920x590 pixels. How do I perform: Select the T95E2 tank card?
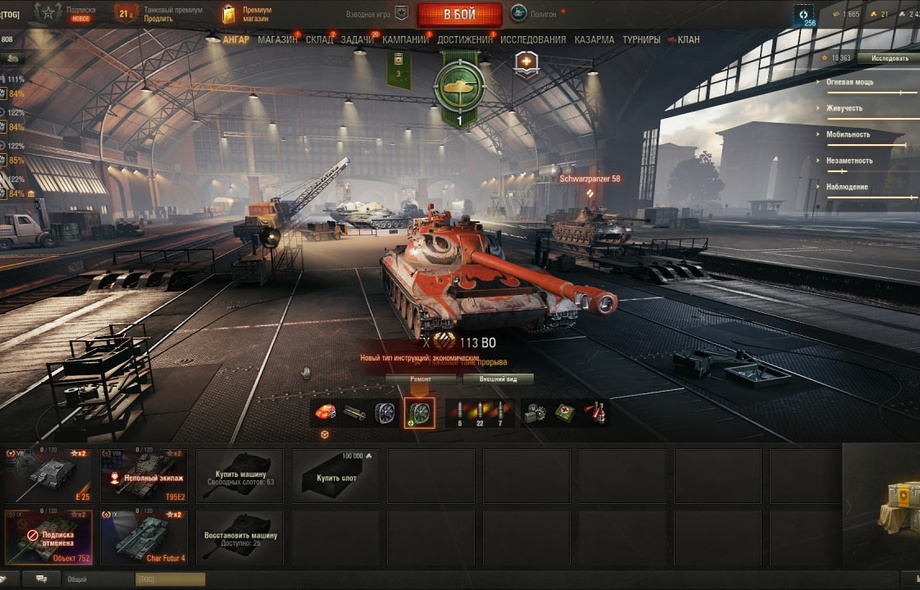(x=143, y=475)
